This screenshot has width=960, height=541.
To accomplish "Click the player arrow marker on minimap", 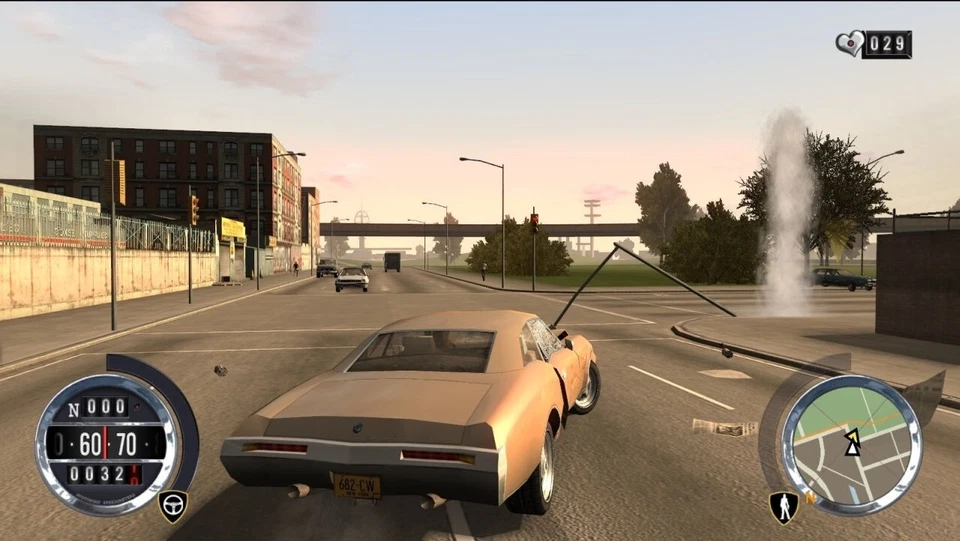I will tap(852, 442).
